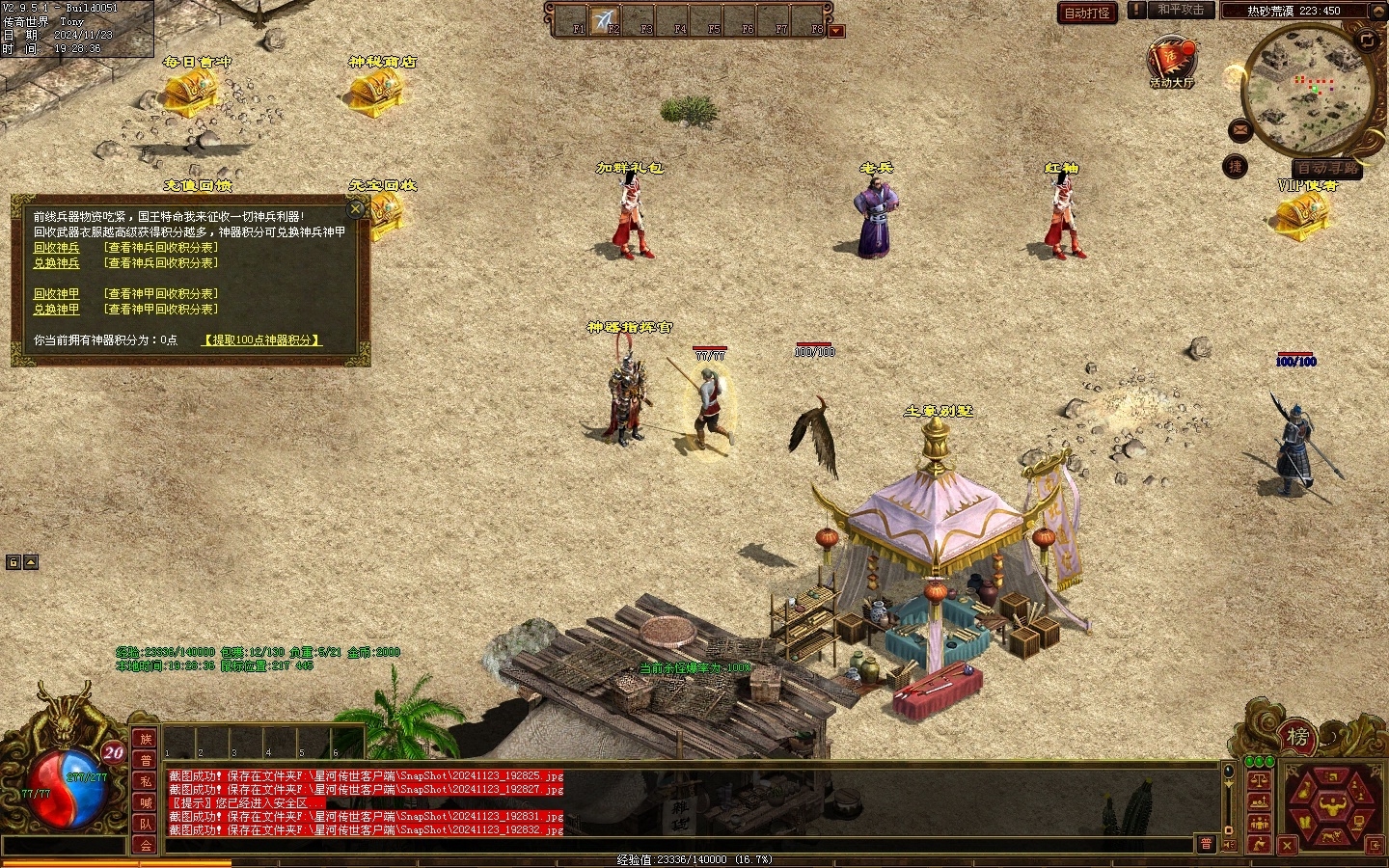Image resolution: width=1389 pixels, height=868 pixels.
Task: Open the 榜 ranking button
Action: coord(1297,738)
